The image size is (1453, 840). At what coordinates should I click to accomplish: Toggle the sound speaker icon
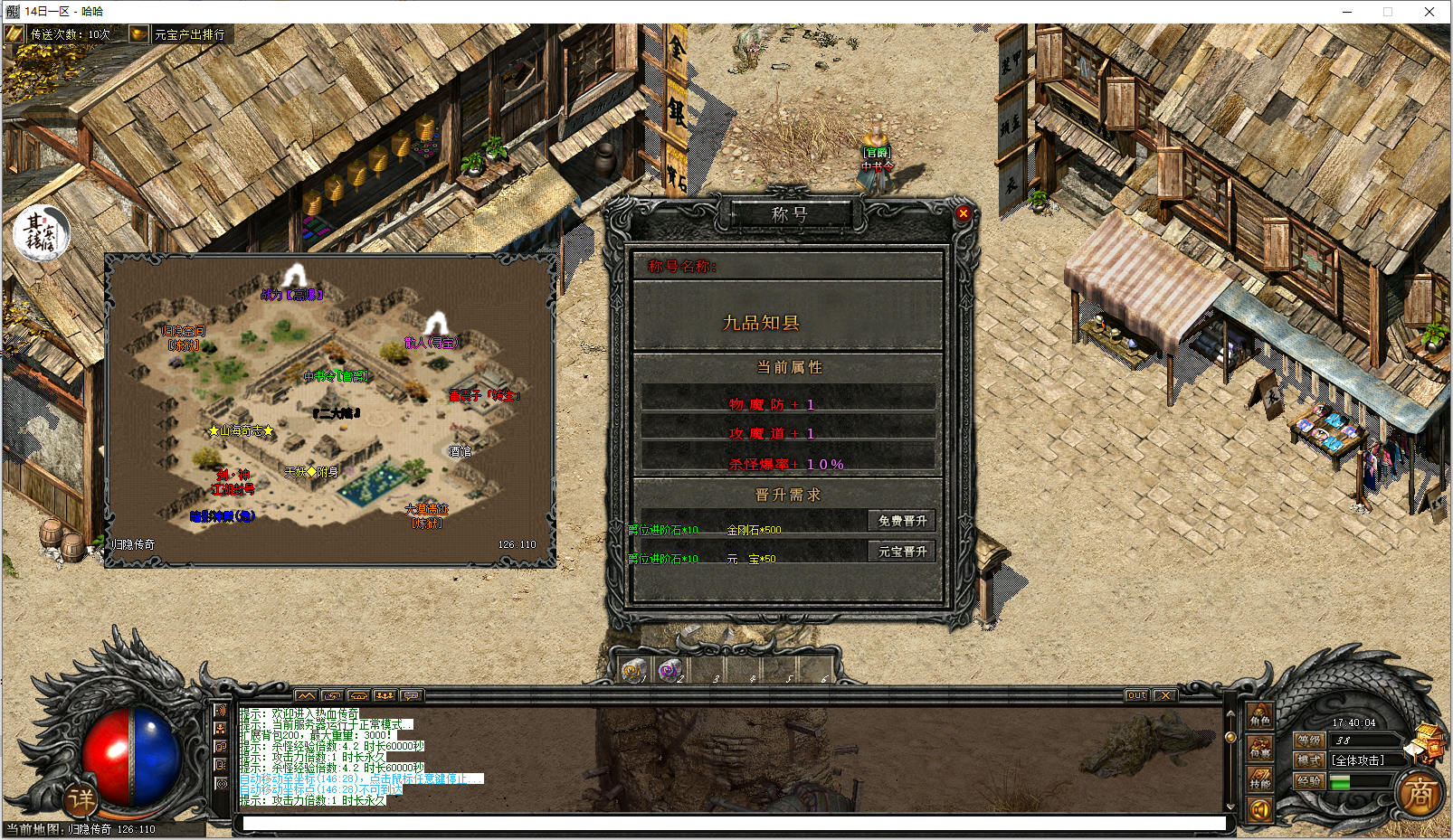[x=1259, y=809]
